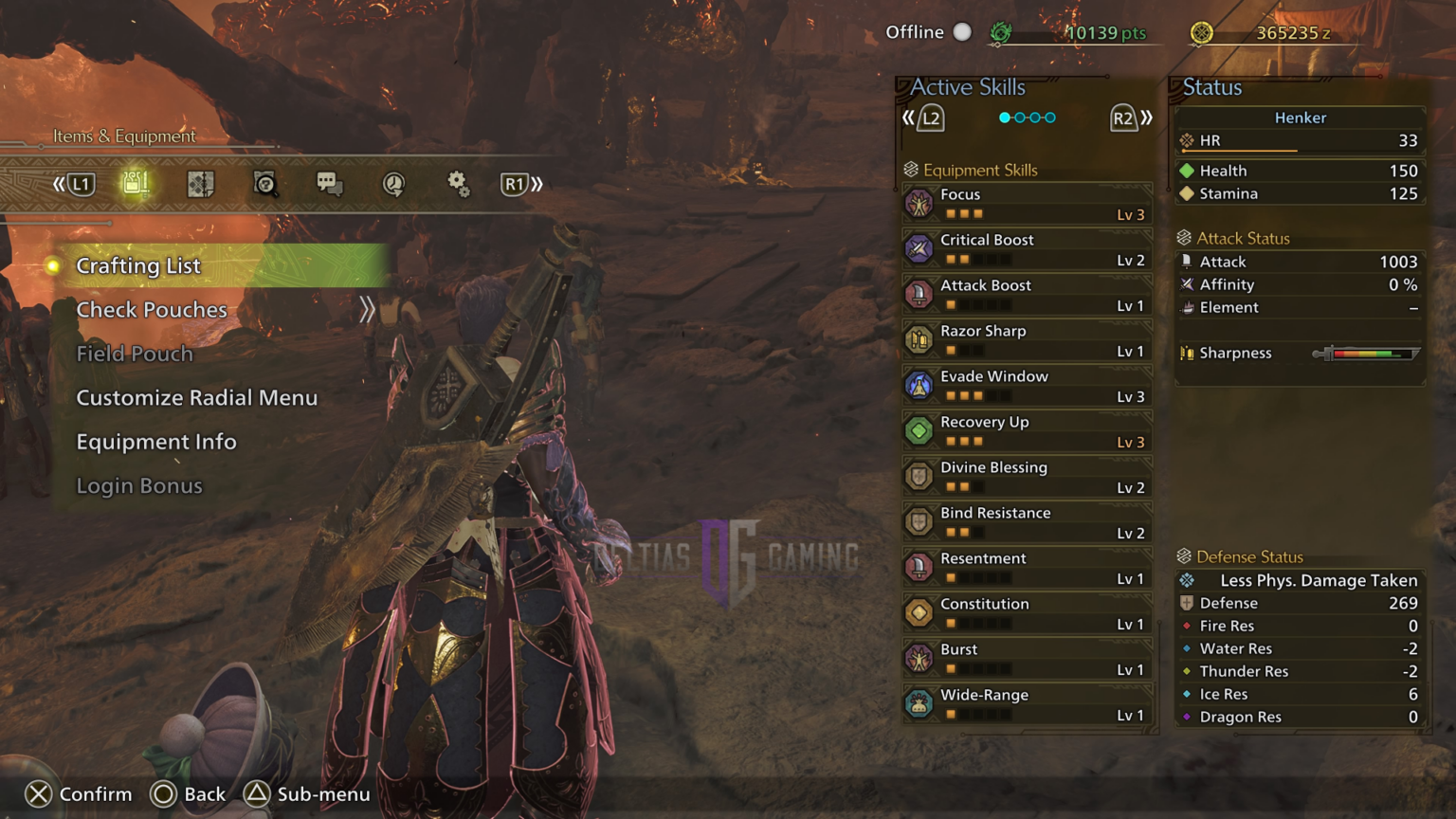Open Customize Radial Menu entry

[x=196, y=397]
